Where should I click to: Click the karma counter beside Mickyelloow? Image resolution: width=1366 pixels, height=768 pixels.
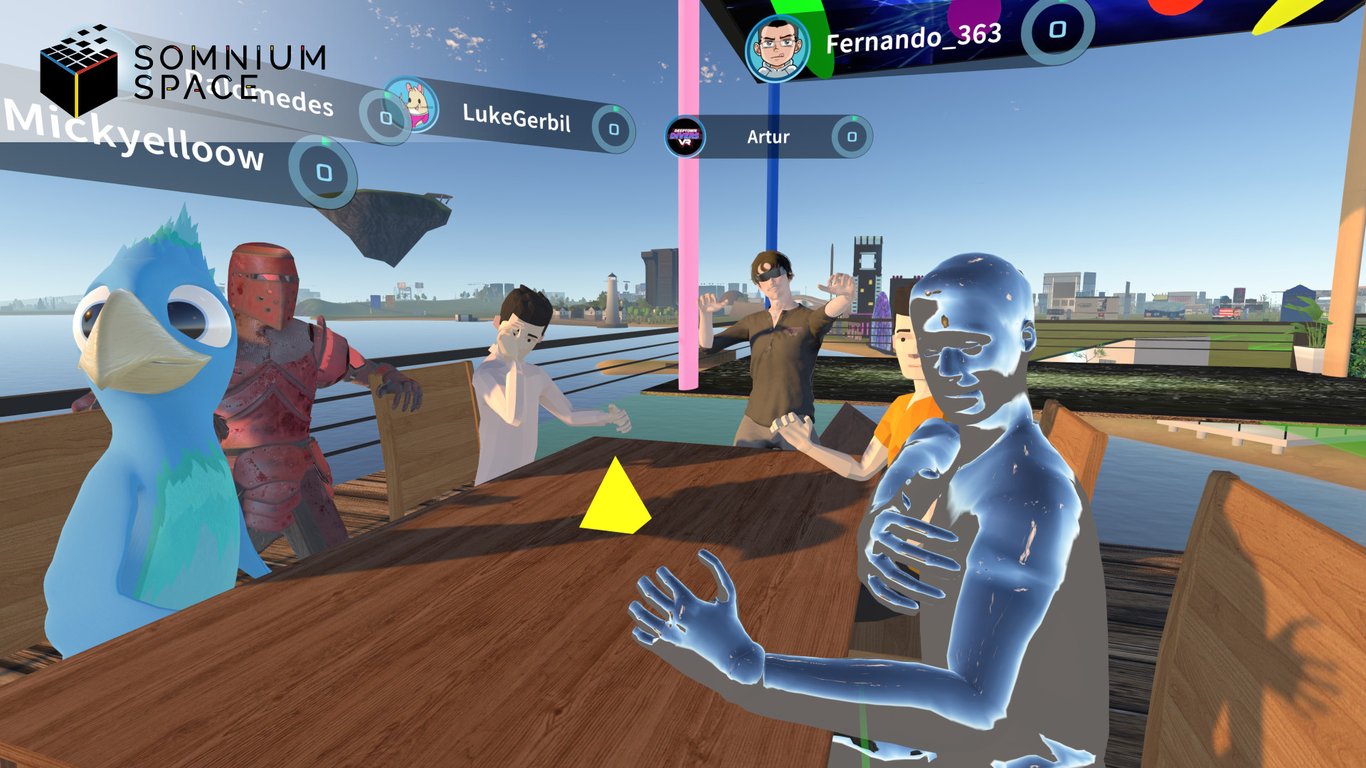pos(325,172)
